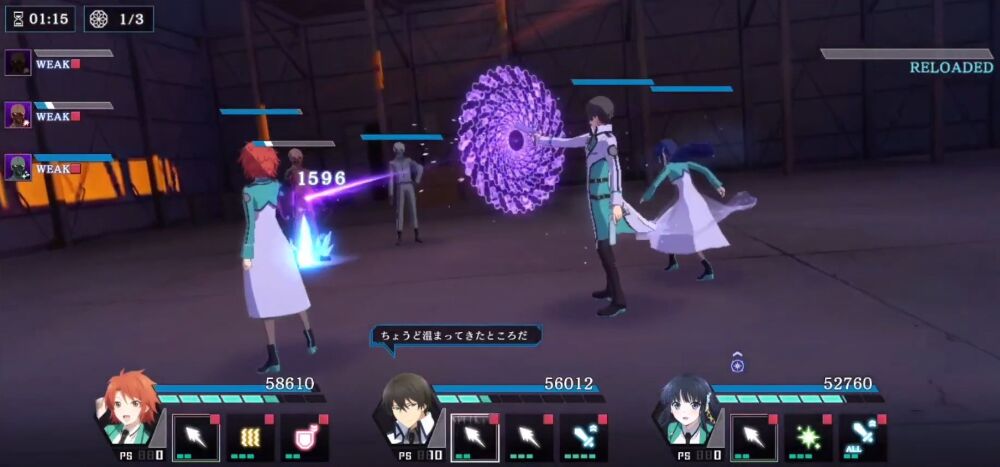Use the red-haired girl's arrow attack skill
The image size is (1000, 467).
click(195, 438)
